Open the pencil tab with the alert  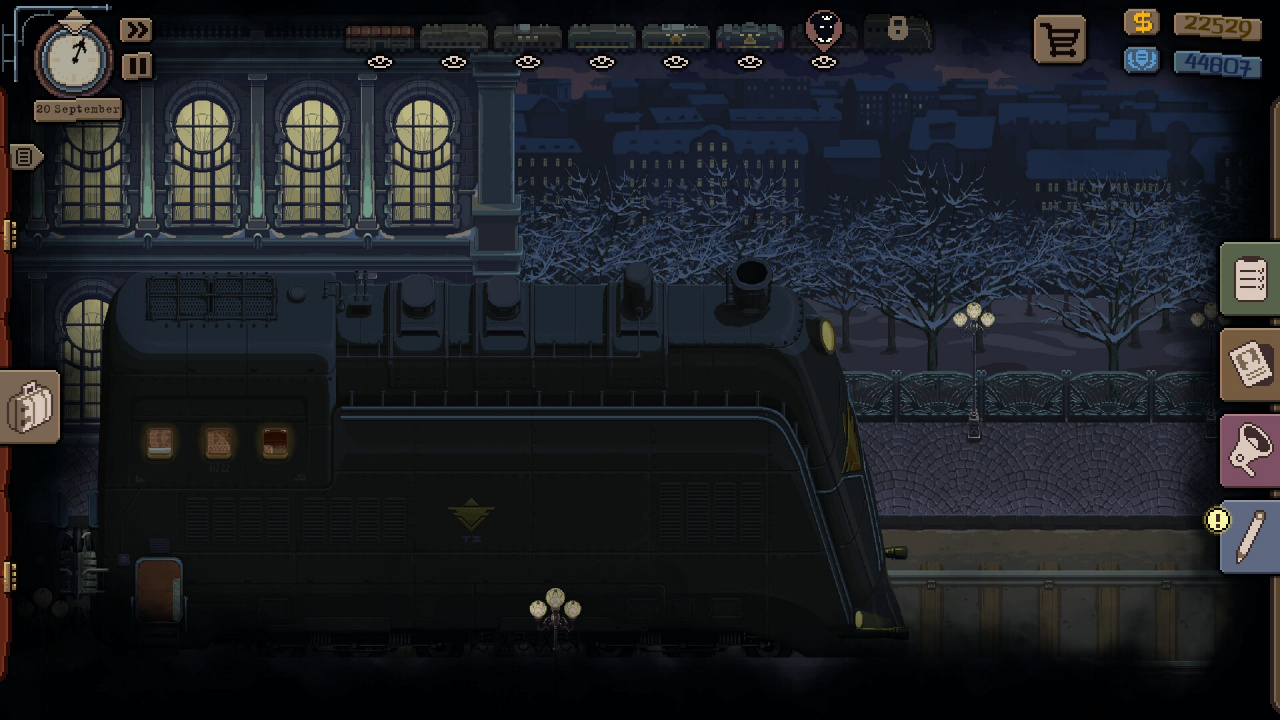click(x=1250, y=538)
